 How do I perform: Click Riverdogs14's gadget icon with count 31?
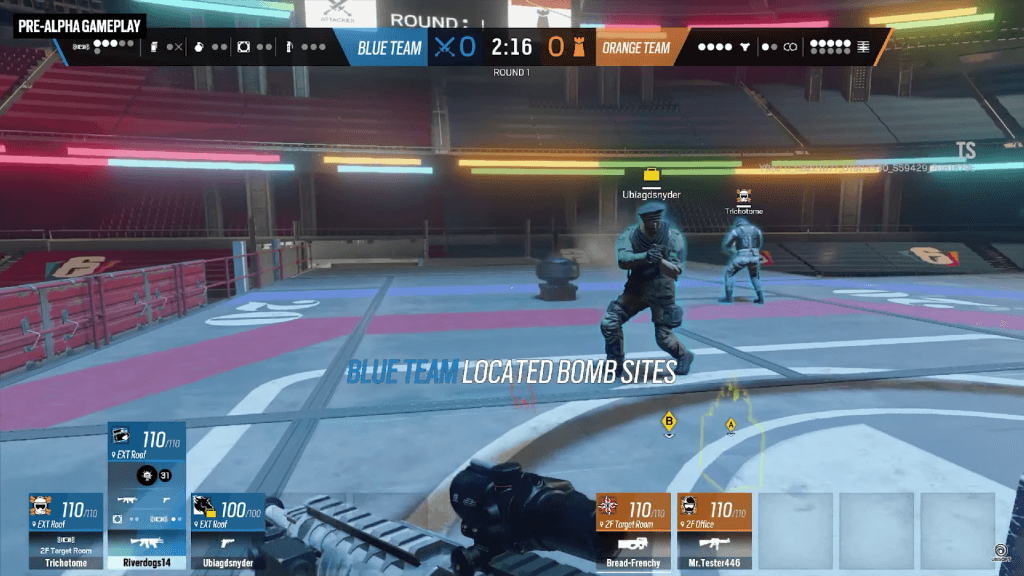[x=146, y=474]
